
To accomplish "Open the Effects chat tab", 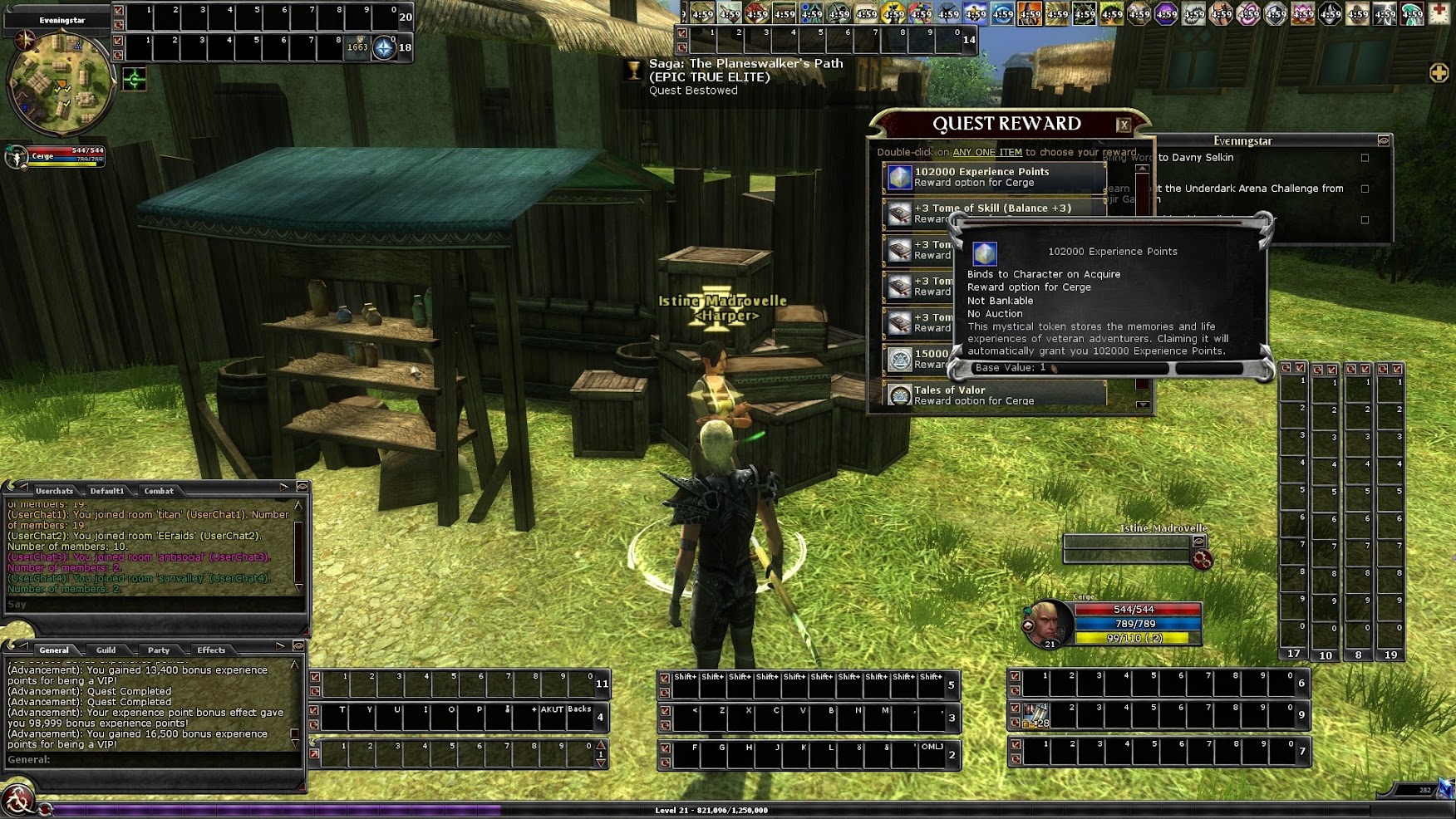I will (x=211, y=650).
